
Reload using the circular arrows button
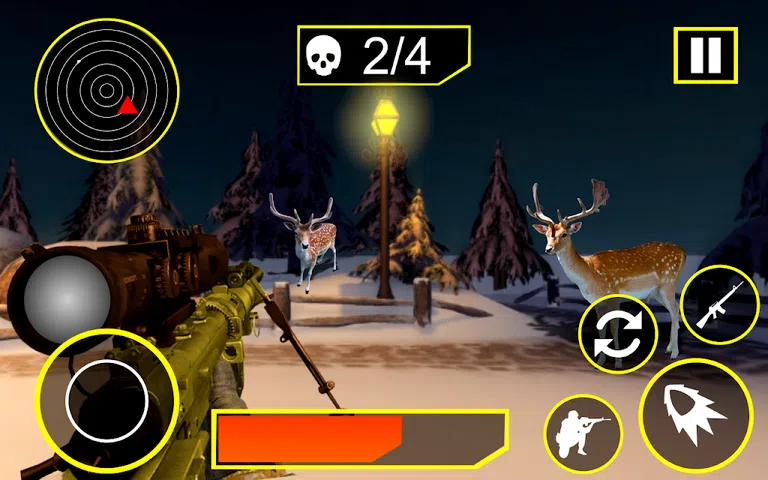click(618, 335)
